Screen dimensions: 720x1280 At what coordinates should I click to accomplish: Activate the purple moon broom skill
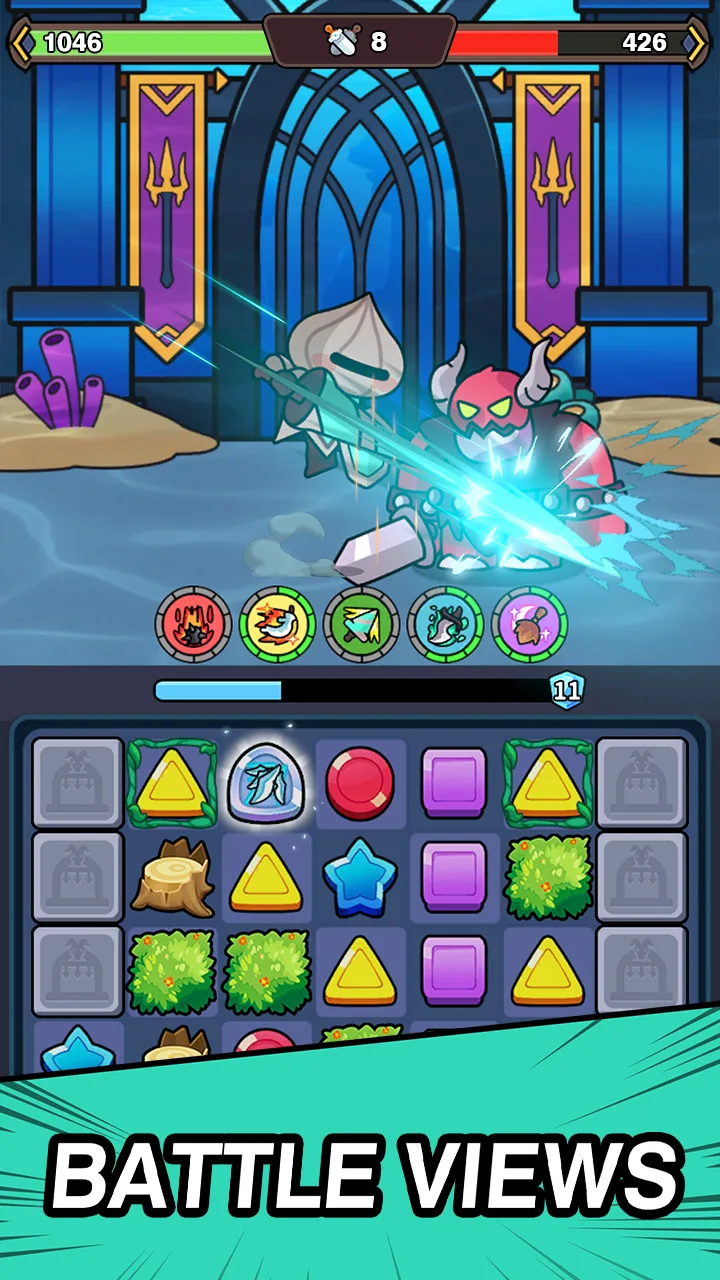point(530,624)
